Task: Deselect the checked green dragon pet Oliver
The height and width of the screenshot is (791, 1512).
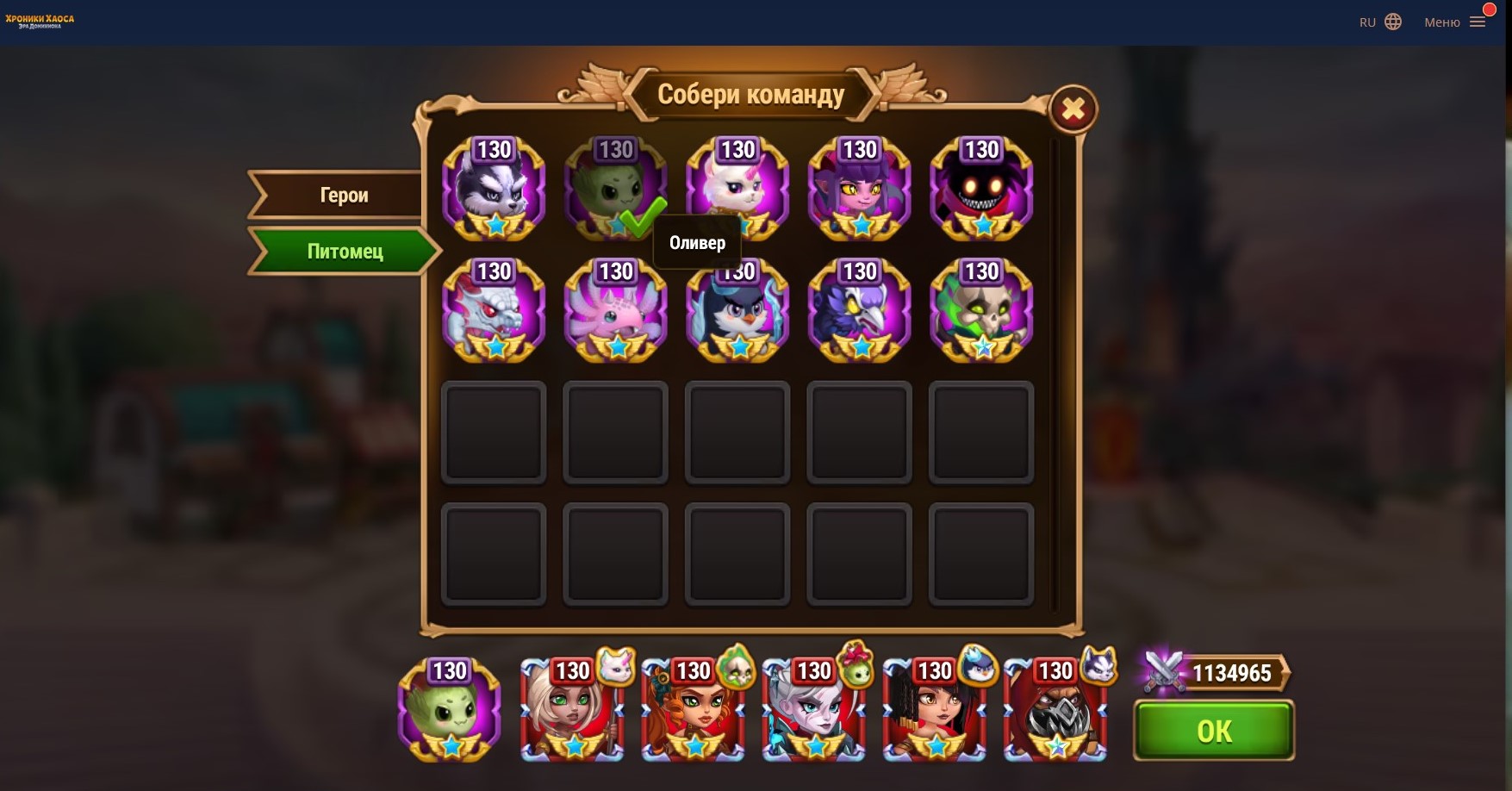Action: click(x=615, y=189)
